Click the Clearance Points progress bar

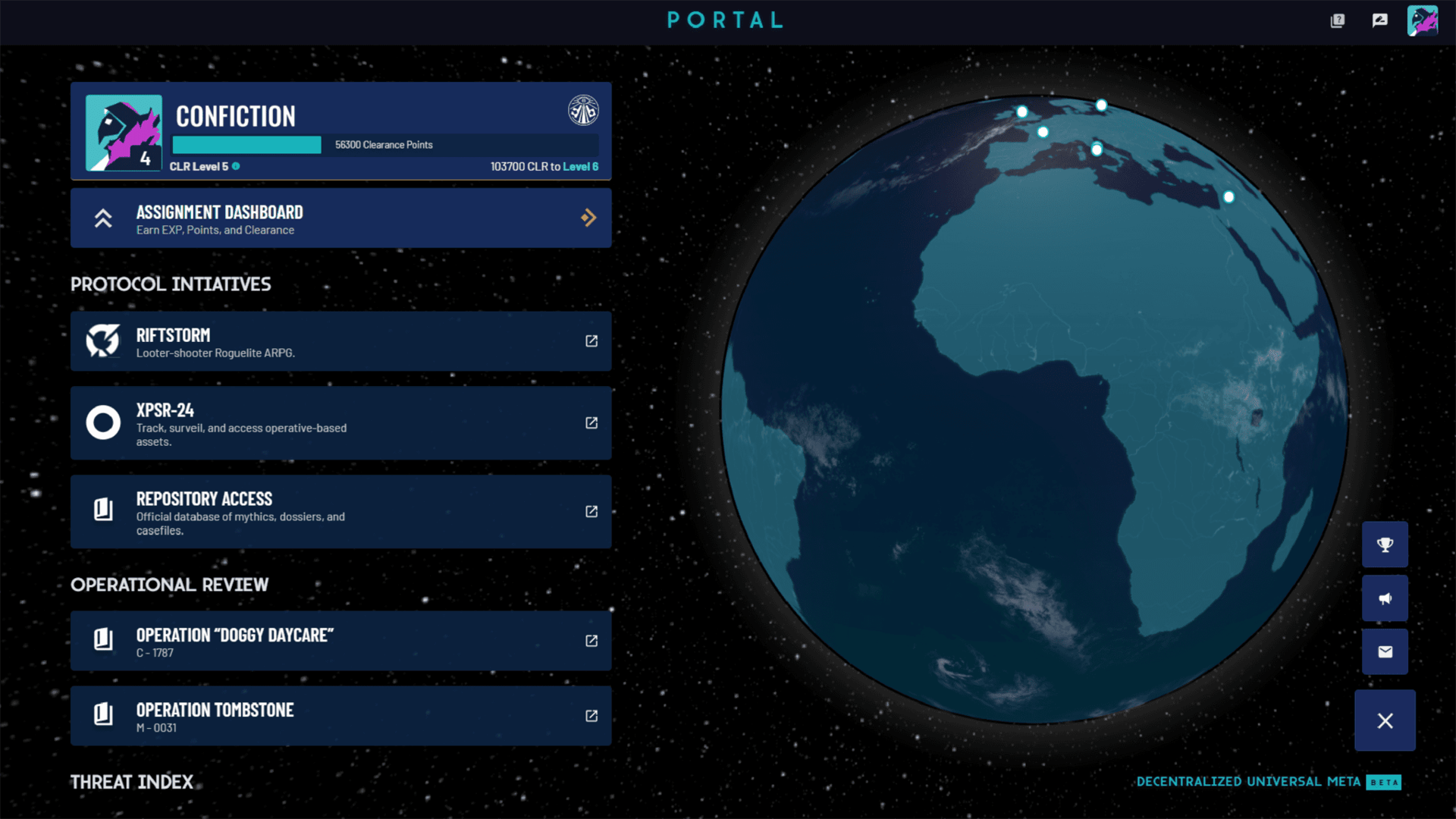point(246,144)
